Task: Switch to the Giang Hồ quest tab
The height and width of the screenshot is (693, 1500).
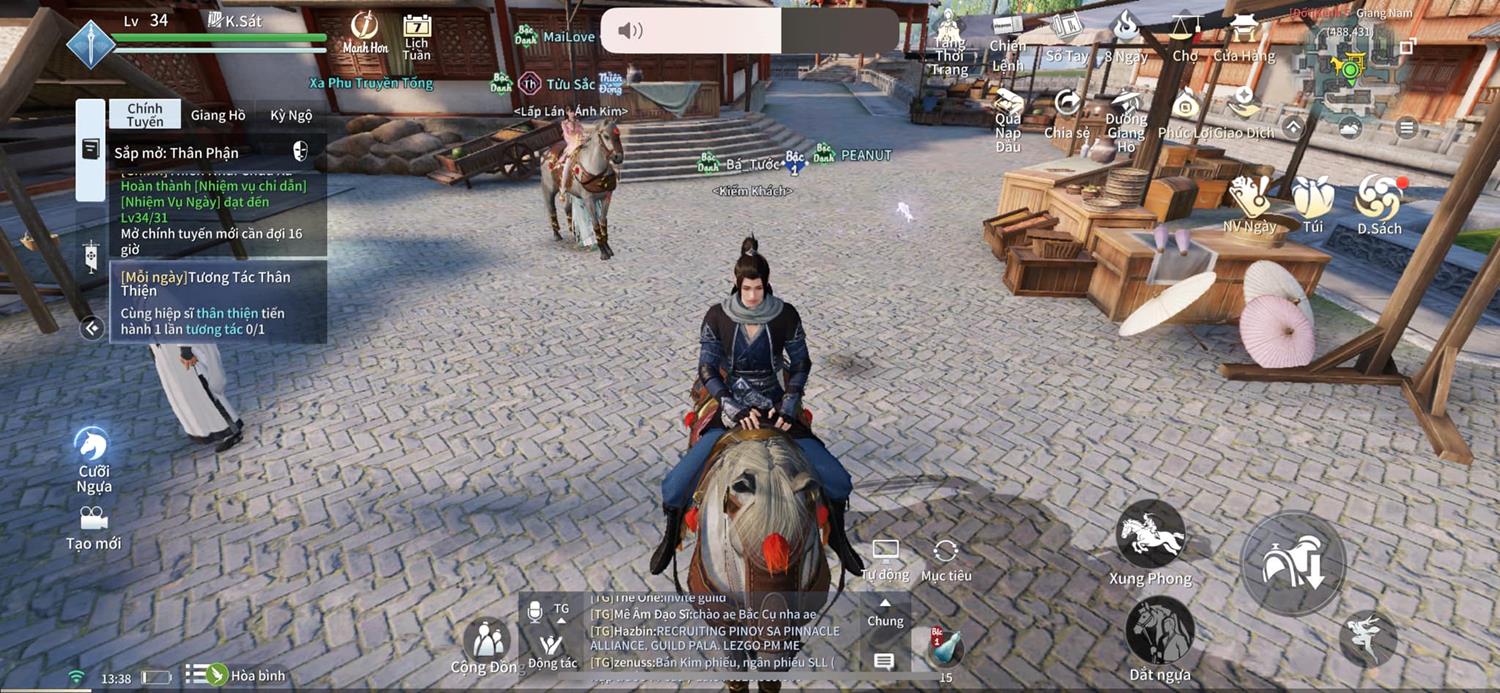Action: pyautogui.click(x=217, y=115)
